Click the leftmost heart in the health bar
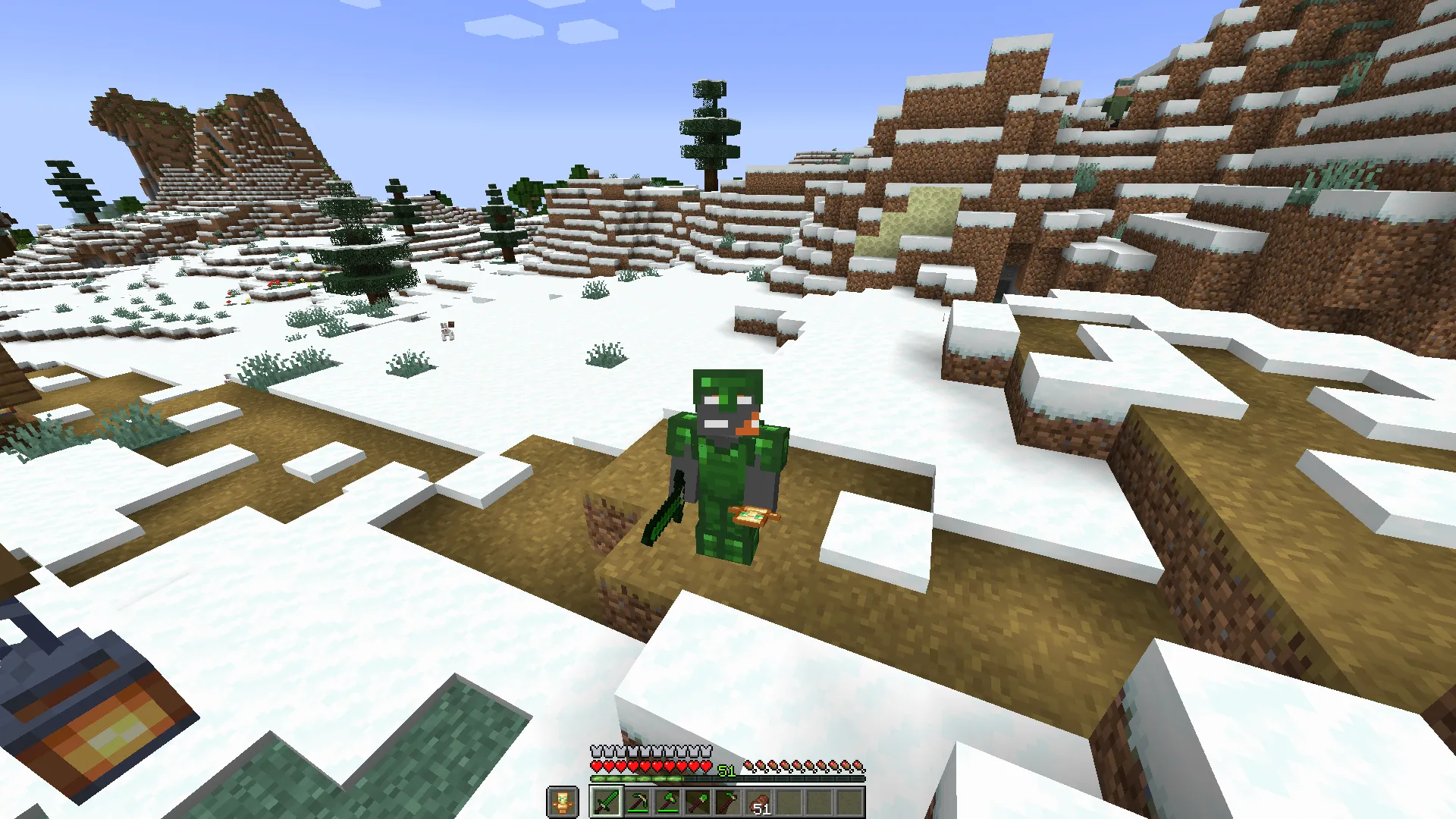Screen dimensions: 1456x819 pyautogui.click(x=595, y=765)
